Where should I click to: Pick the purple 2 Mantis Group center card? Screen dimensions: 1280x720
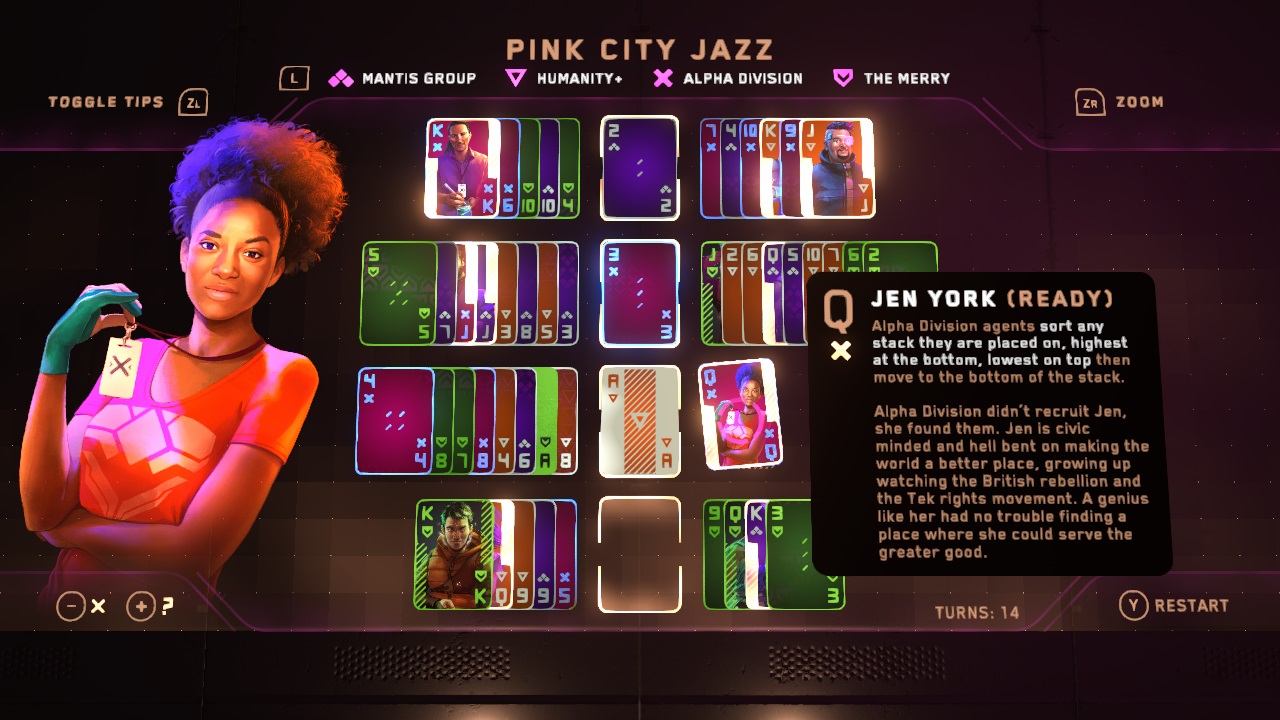640,167
